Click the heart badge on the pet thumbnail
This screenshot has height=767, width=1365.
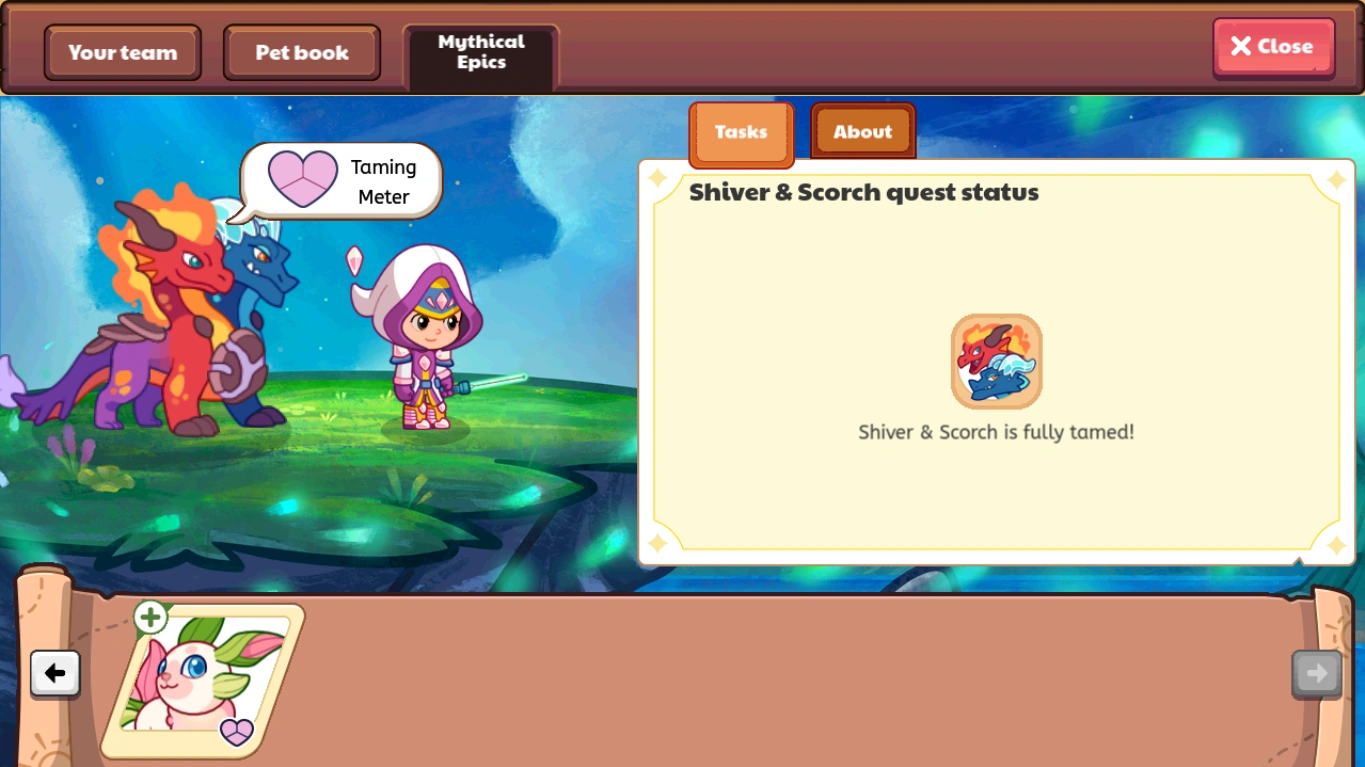[236, 733]
